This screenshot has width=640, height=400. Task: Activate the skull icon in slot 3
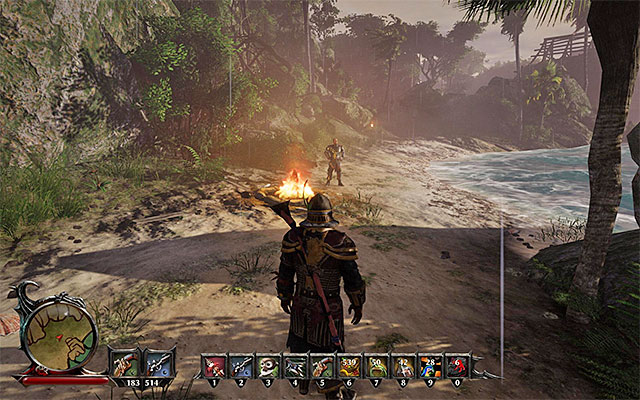[x=268, y=366]
